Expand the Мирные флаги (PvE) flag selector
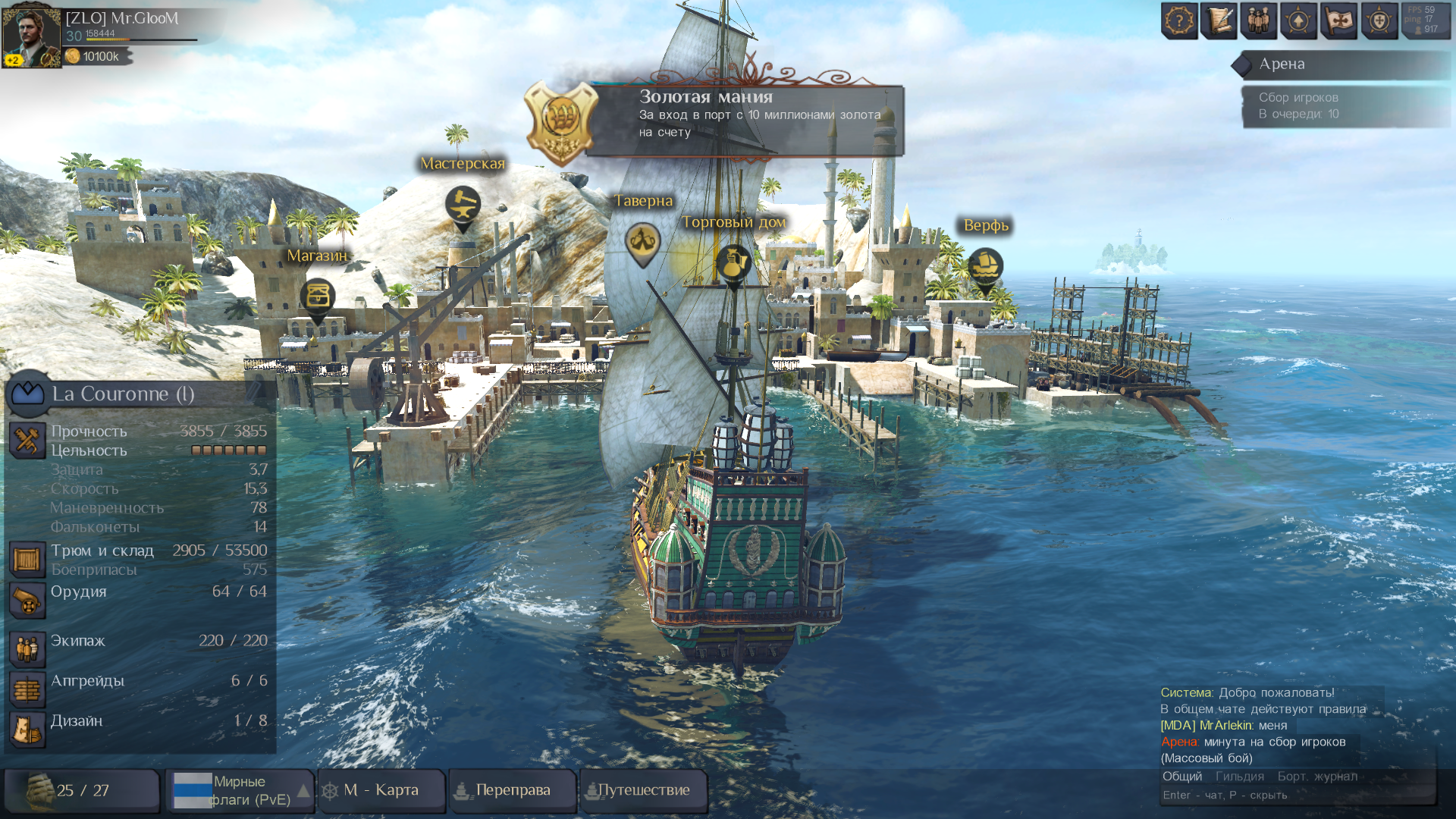The width and height of the screenshot is (1456, 819). coord(303,790)
